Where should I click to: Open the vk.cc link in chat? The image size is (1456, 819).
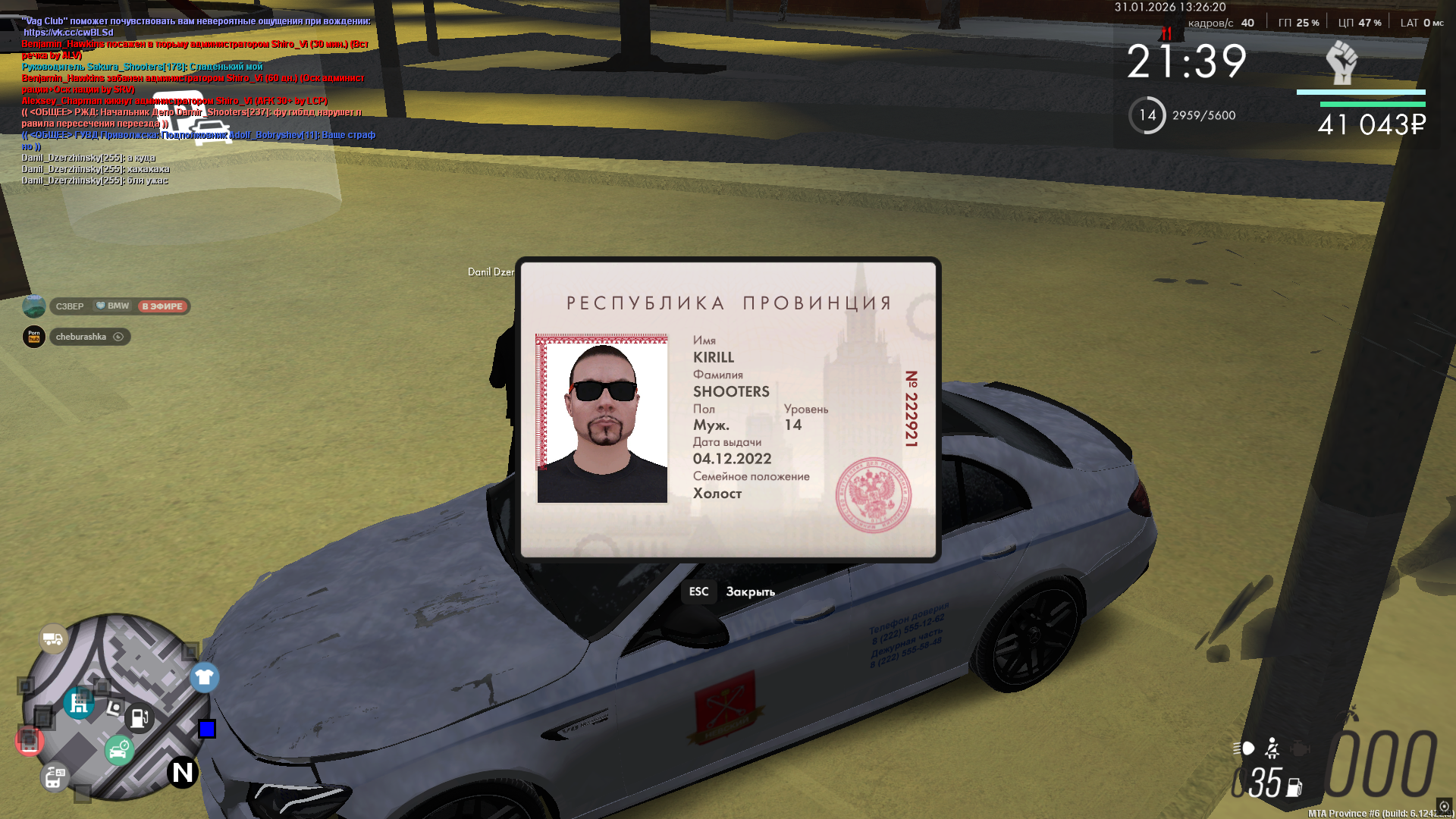tap(68, 33)
